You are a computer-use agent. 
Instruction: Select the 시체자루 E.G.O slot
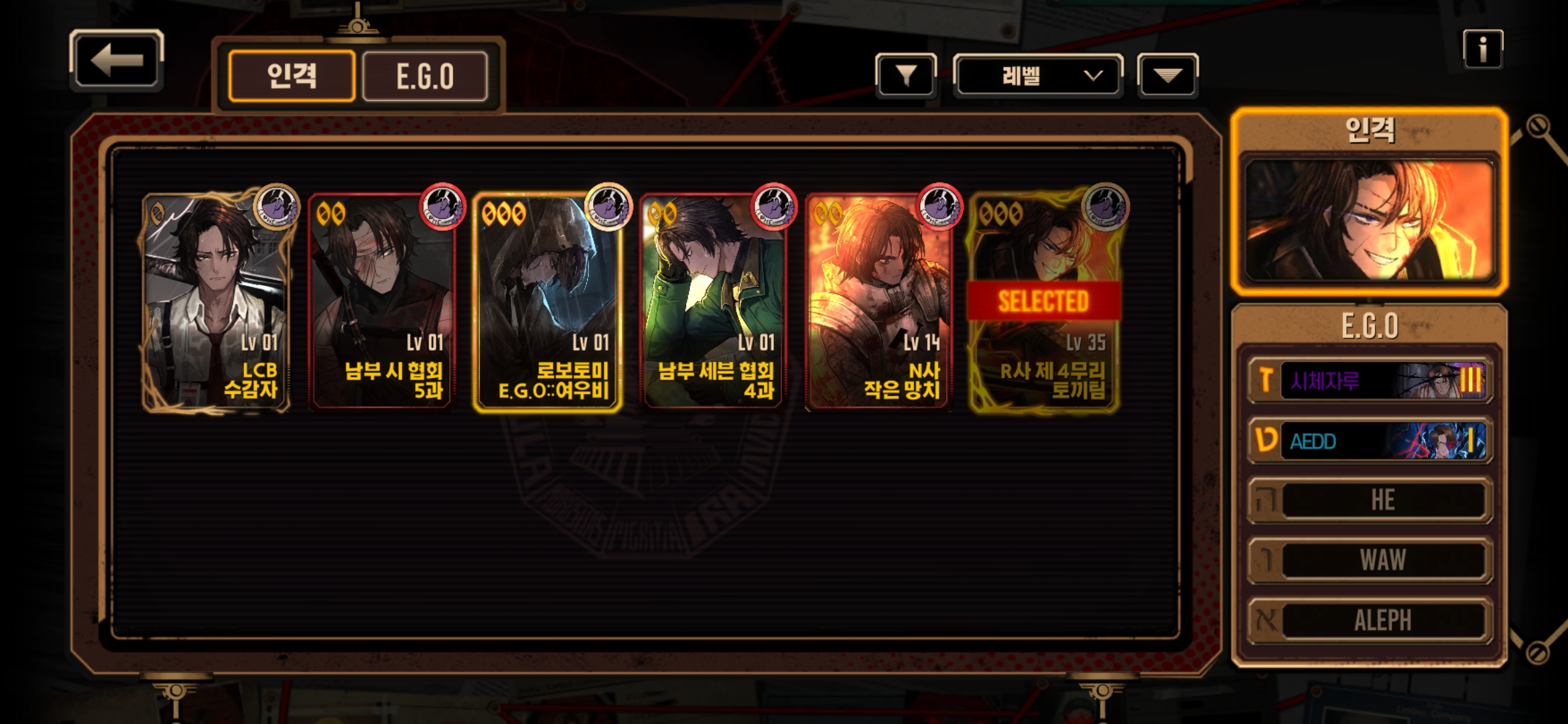pos(1370,381)
